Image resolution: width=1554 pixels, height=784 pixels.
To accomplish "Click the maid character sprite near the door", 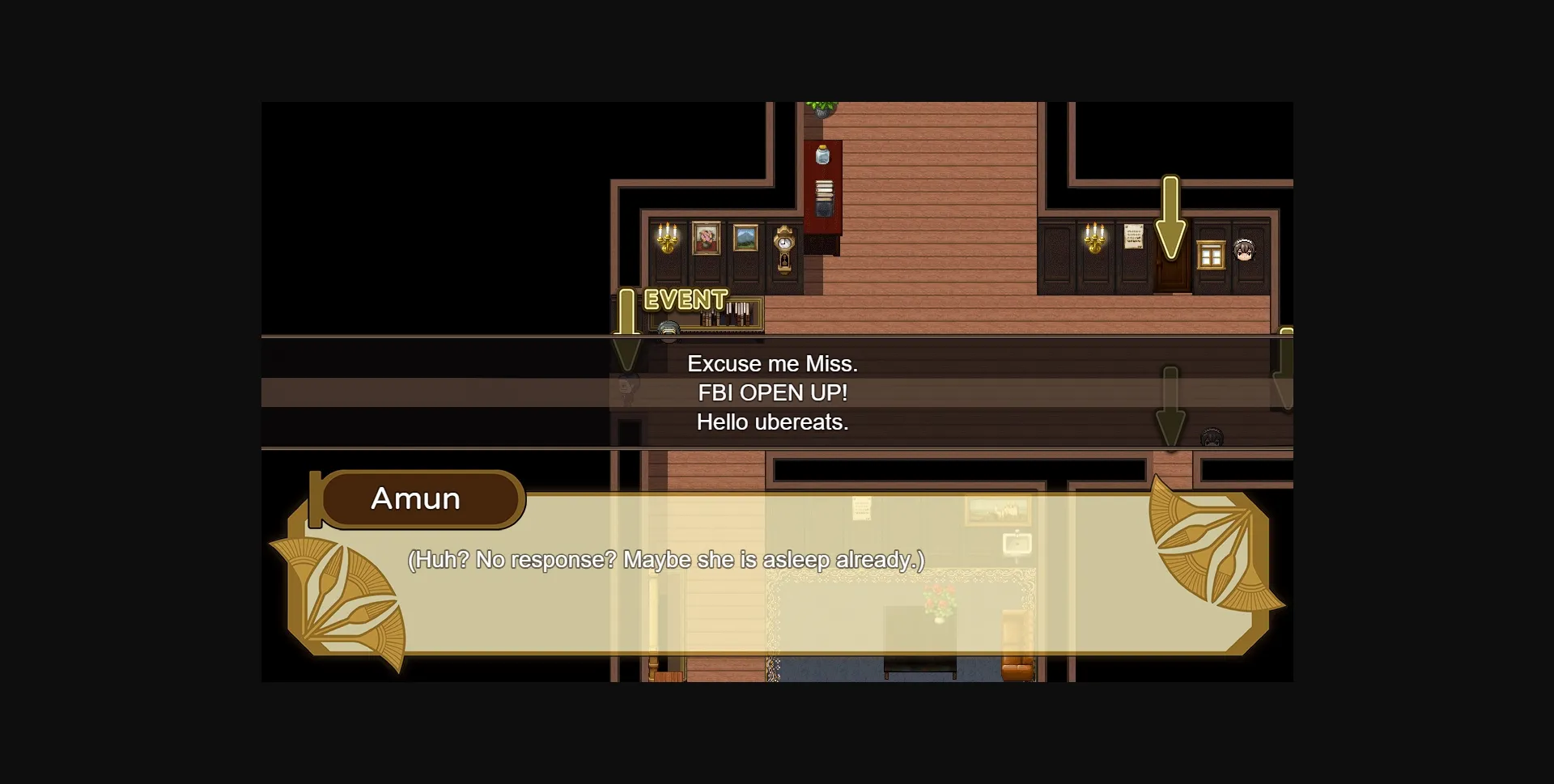I will [x=1242, y=251].
